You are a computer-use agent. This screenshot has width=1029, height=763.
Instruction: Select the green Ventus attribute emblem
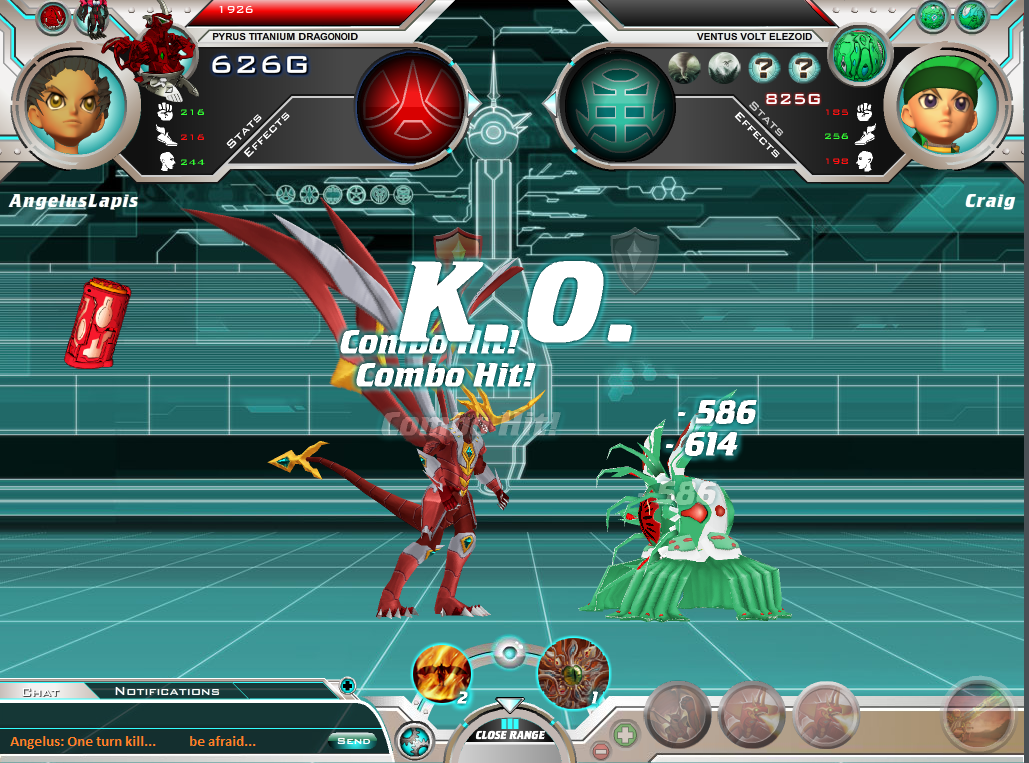(x=618, y=105)
